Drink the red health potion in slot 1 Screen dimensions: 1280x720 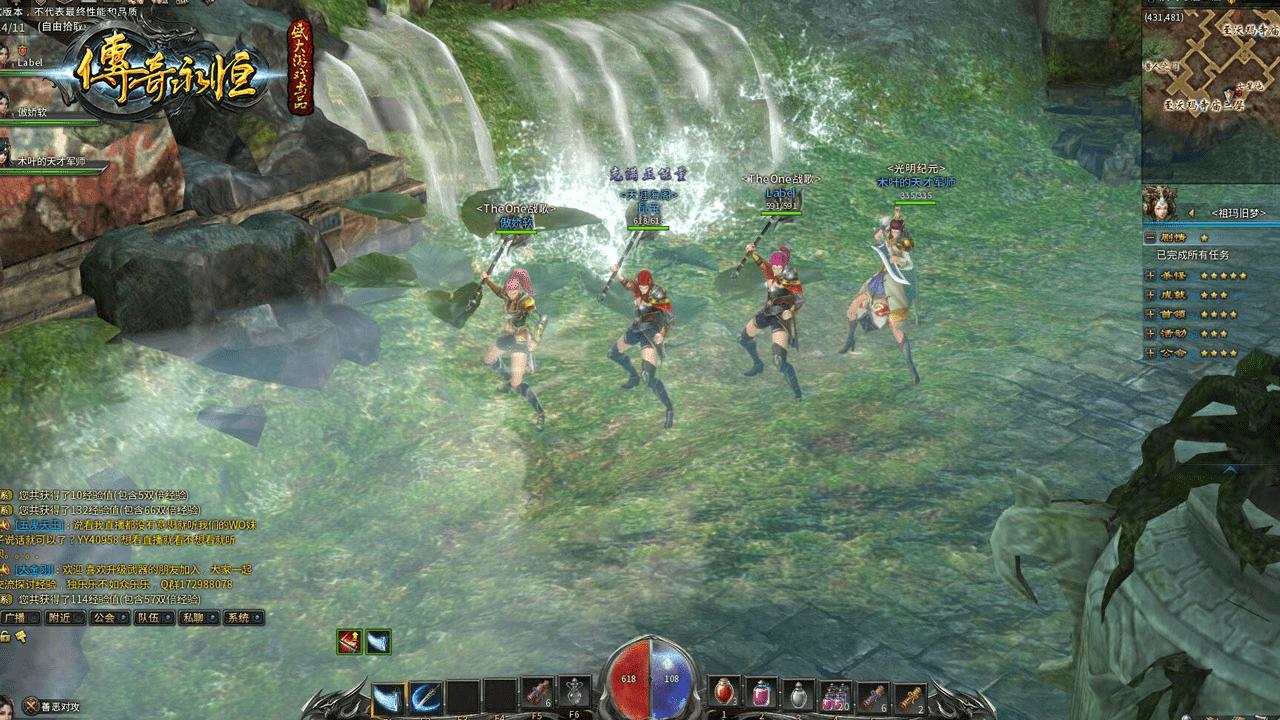[x=724, y=693]
